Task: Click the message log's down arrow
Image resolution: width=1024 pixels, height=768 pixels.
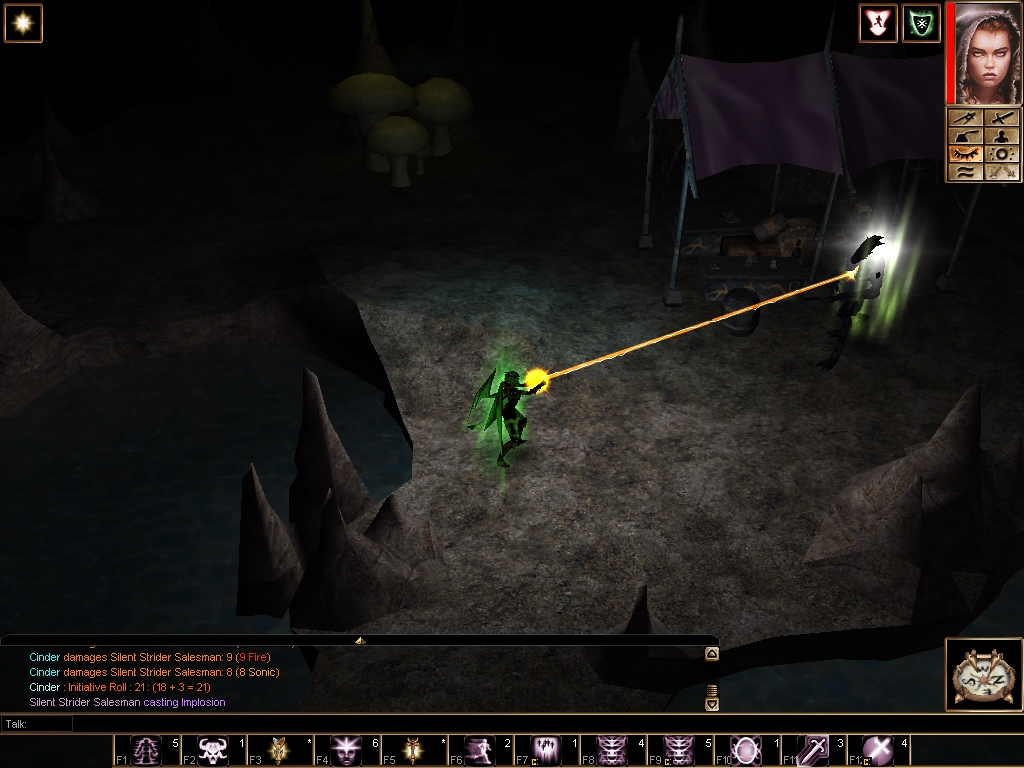Action: click(712, 704)
